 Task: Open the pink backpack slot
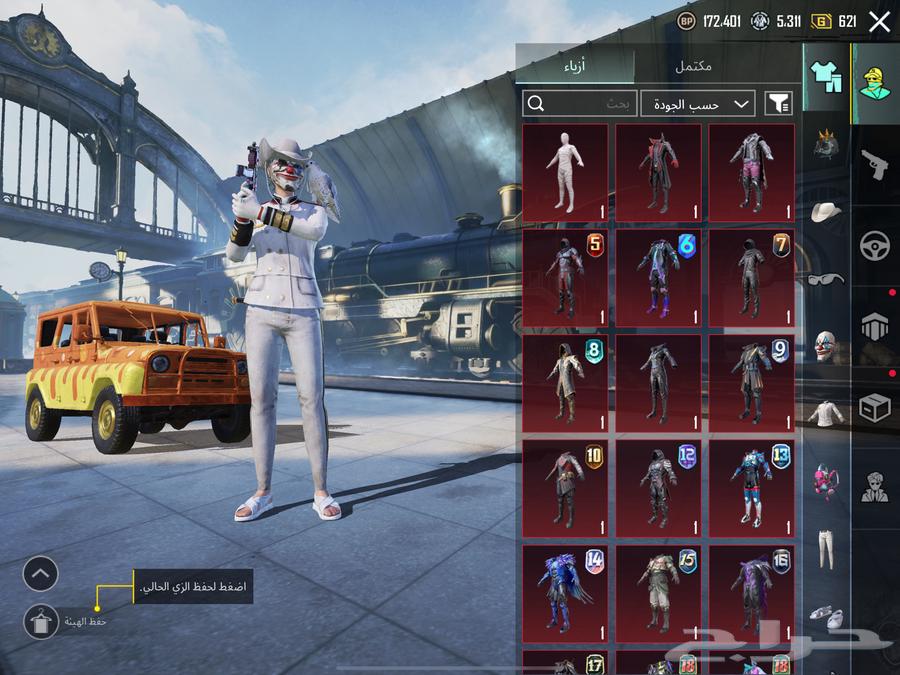click(826, 480)
